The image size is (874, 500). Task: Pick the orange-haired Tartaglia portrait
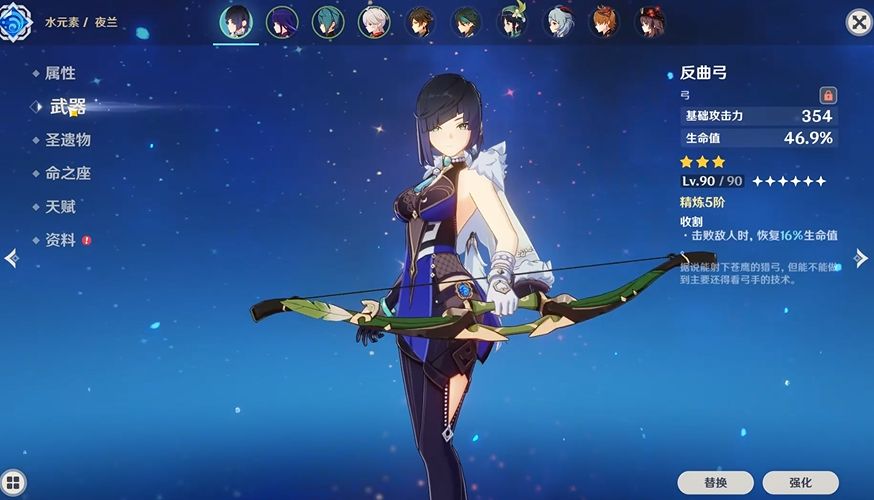605,21
